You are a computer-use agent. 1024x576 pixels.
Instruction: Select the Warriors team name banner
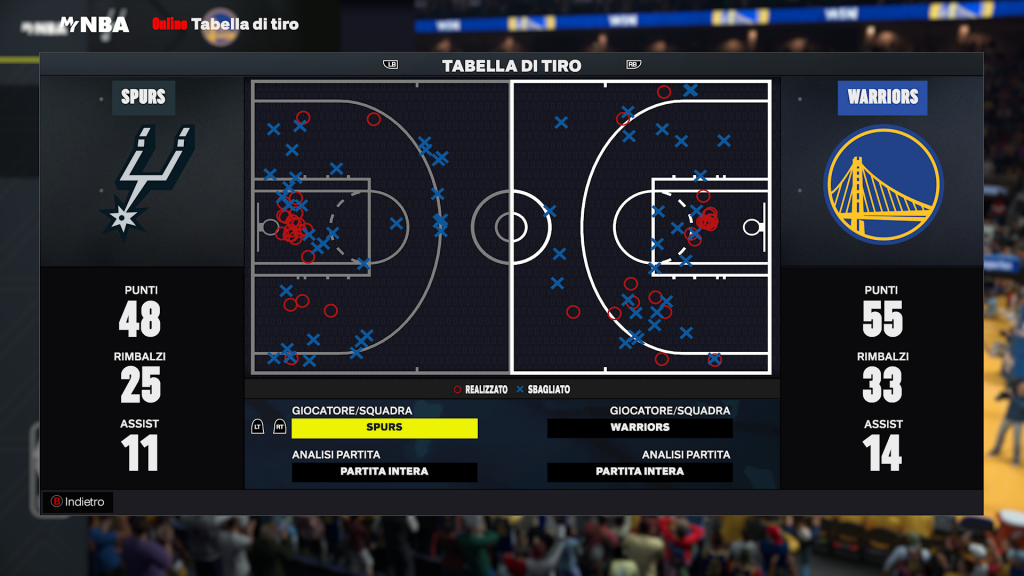click(882, 98)
